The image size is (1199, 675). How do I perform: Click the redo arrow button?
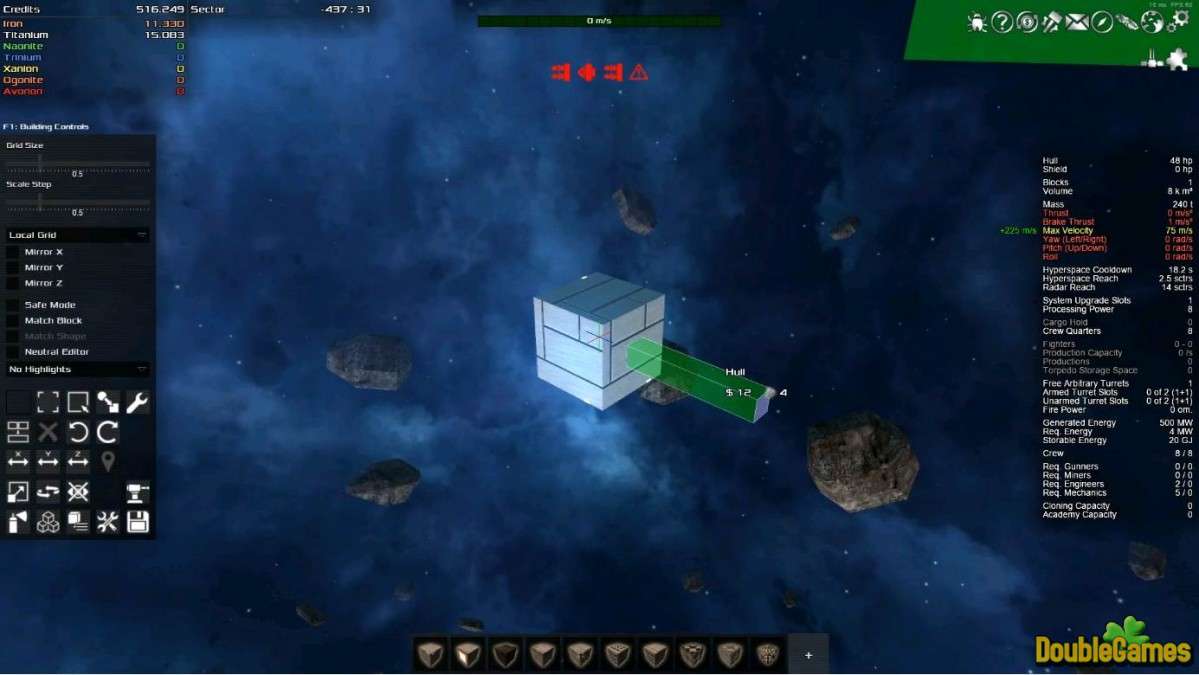108,432
